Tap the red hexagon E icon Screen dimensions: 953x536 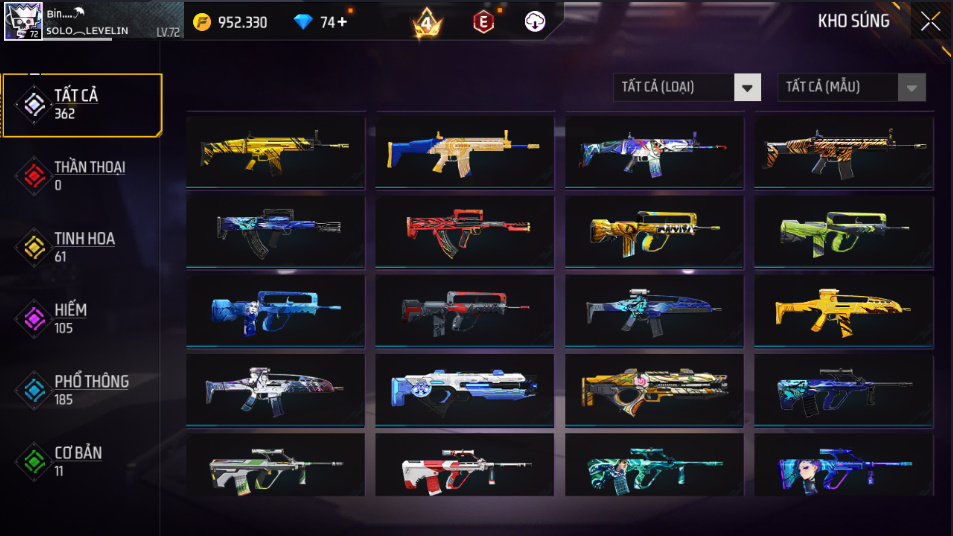pyautogui.click(x=483, y=22)
